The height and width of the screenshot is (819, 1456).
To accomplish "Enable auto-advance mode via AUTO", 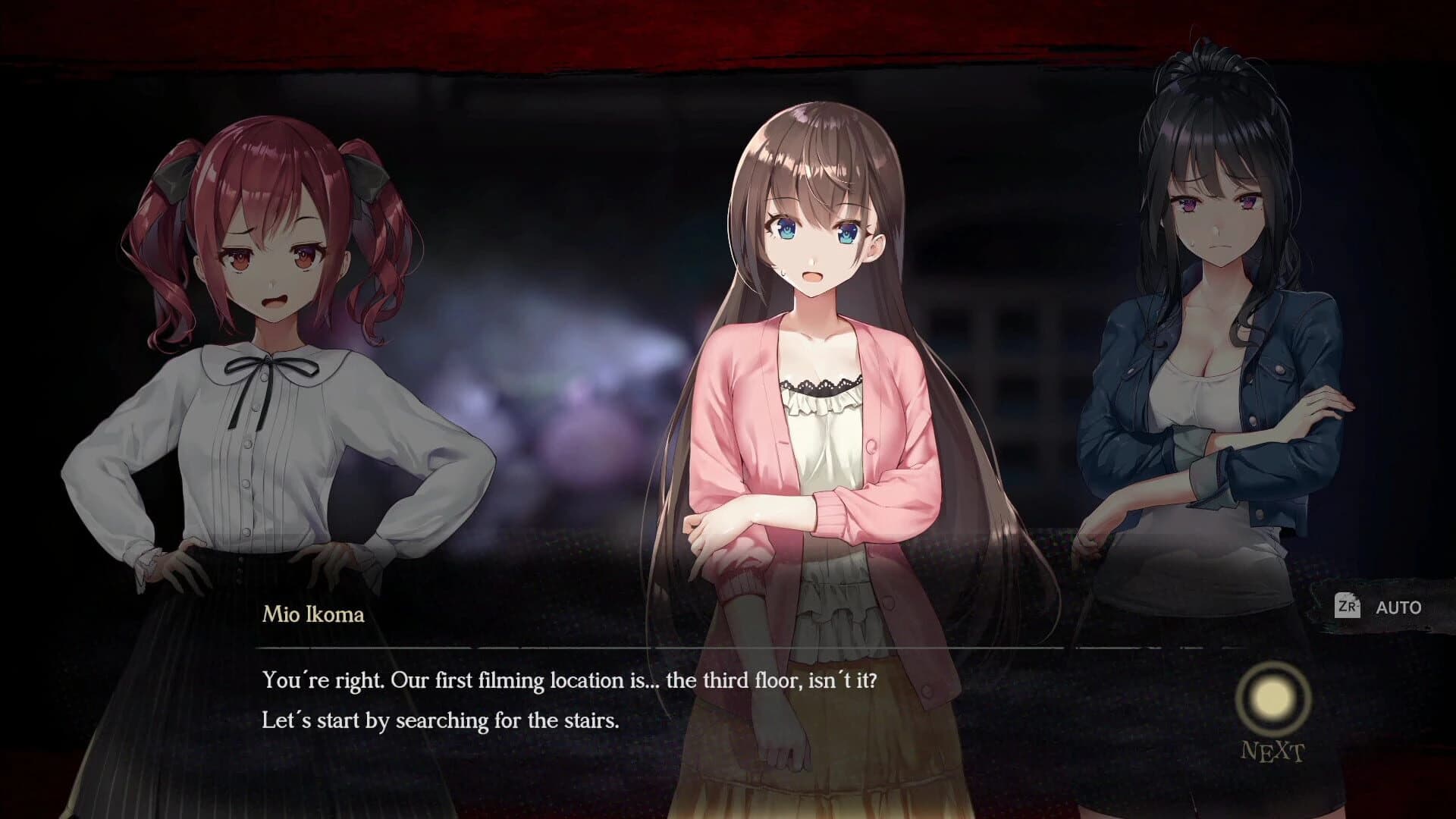I will click(1399, 607).
